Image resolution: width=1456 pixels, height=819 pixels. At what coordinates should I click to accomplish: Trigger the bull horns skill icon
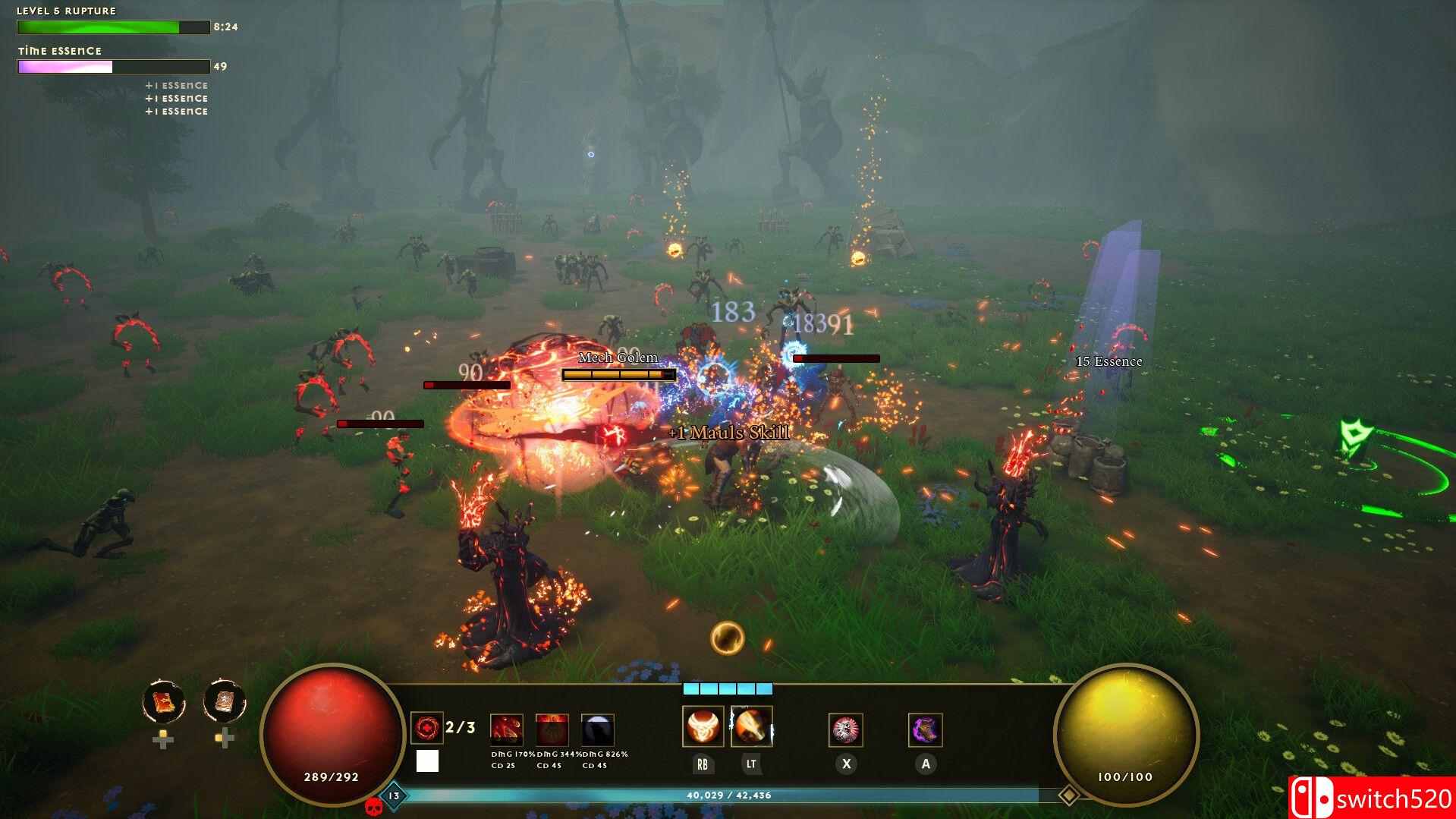(703, 726)
